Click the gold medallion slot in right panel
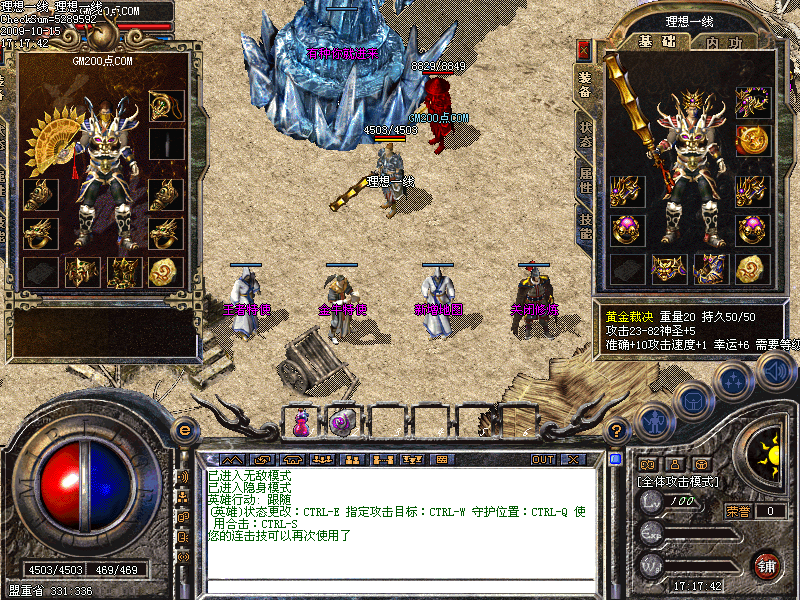This screenshot has width=800, height=600. [x=751, y=140]
